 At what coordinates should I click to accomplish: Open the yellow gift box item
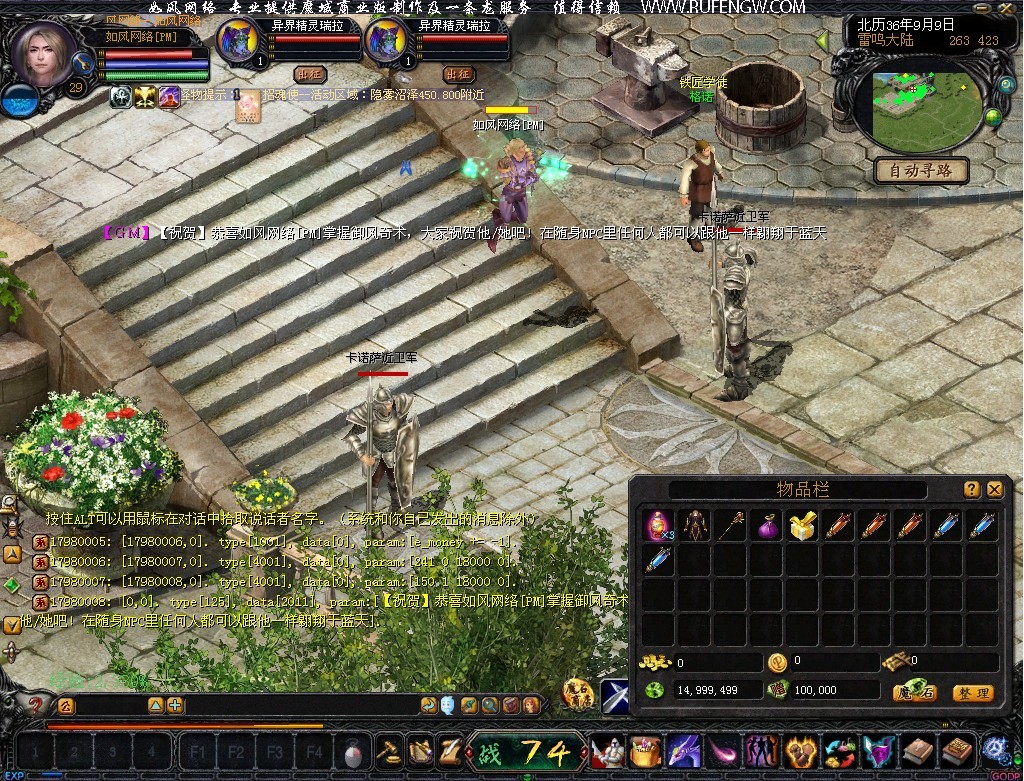click(802, 526)
